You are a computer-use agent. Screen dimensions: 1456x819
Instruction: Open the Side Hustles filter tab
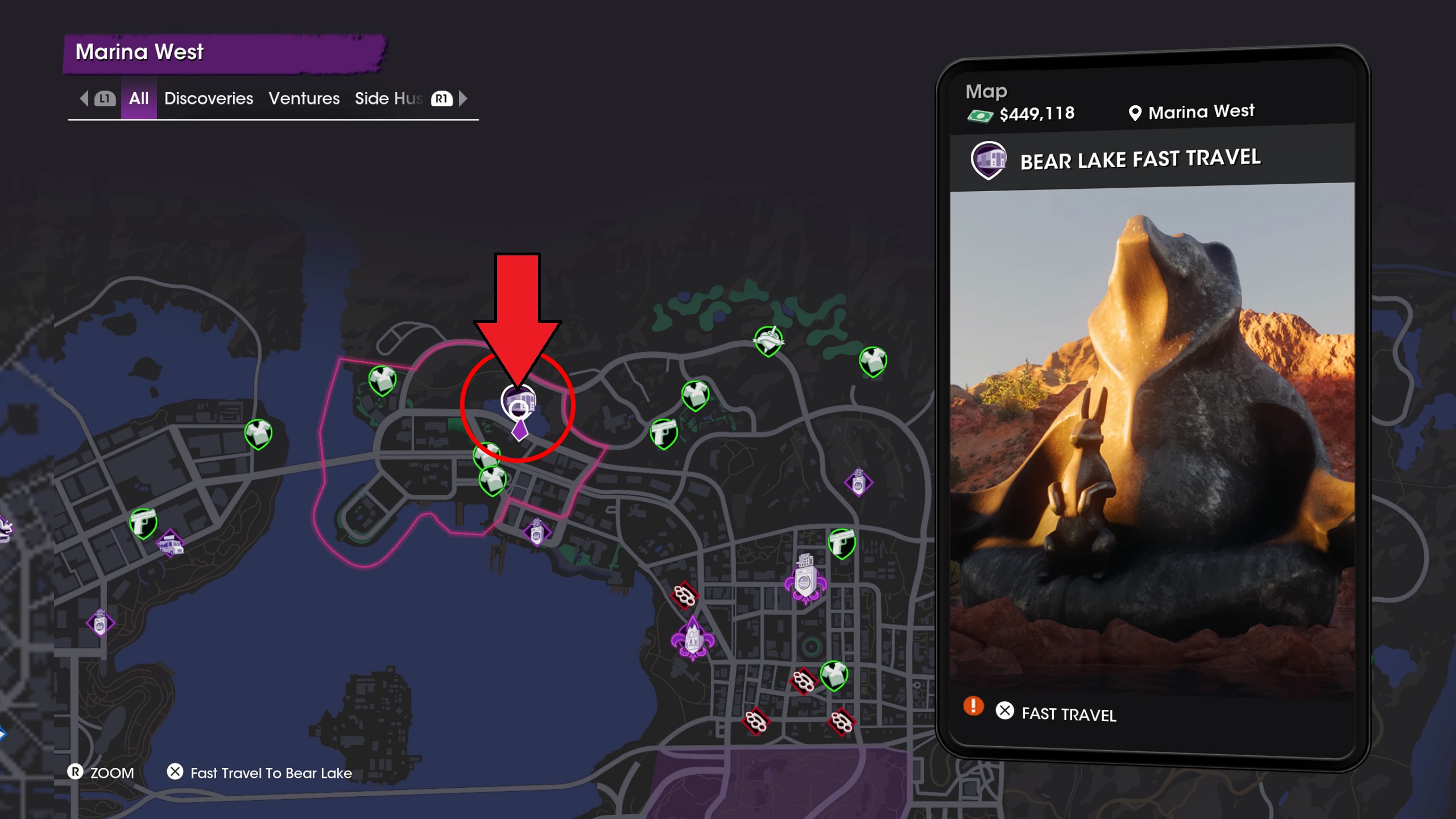click(x=388, y=98)
